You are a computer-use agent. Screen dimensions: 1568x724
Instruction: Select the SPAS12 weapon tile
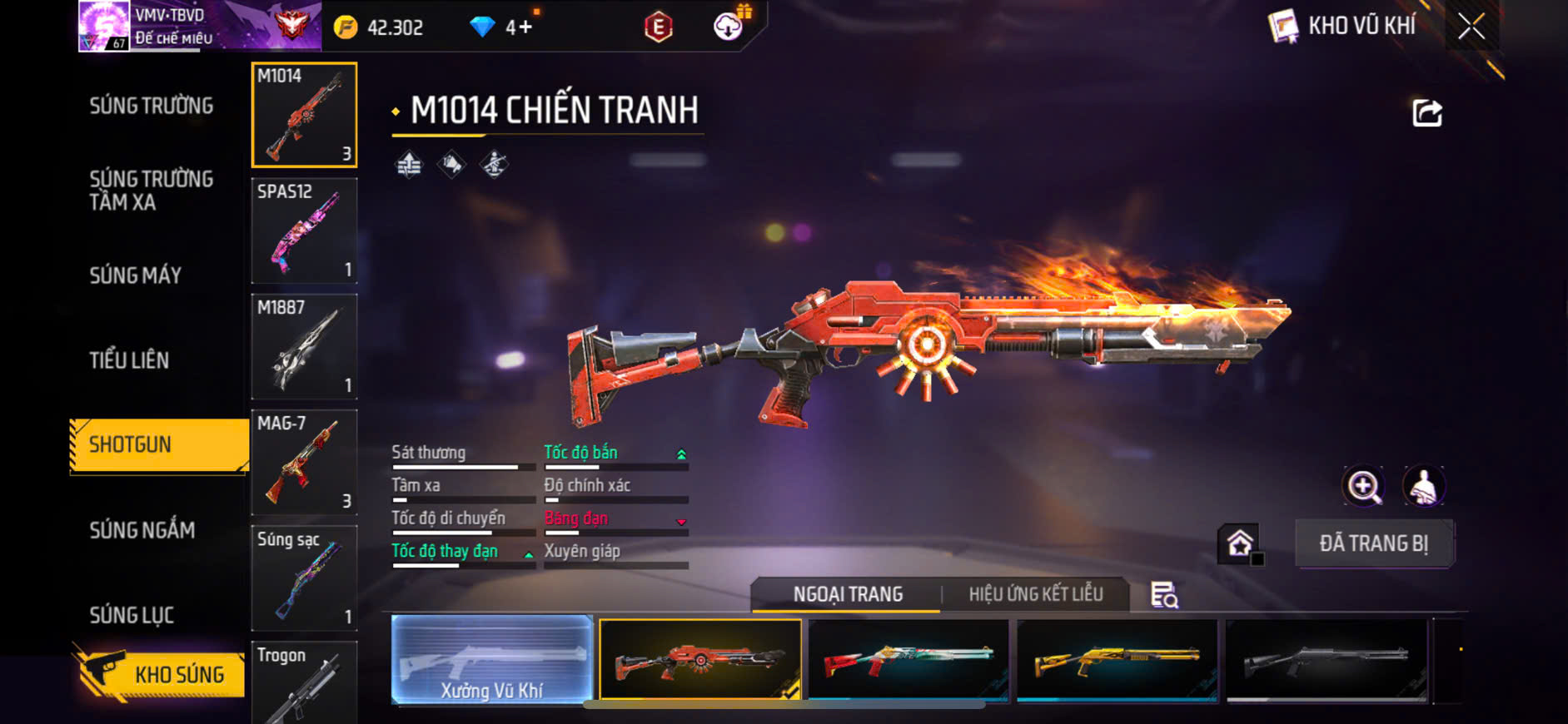(304, 231)
